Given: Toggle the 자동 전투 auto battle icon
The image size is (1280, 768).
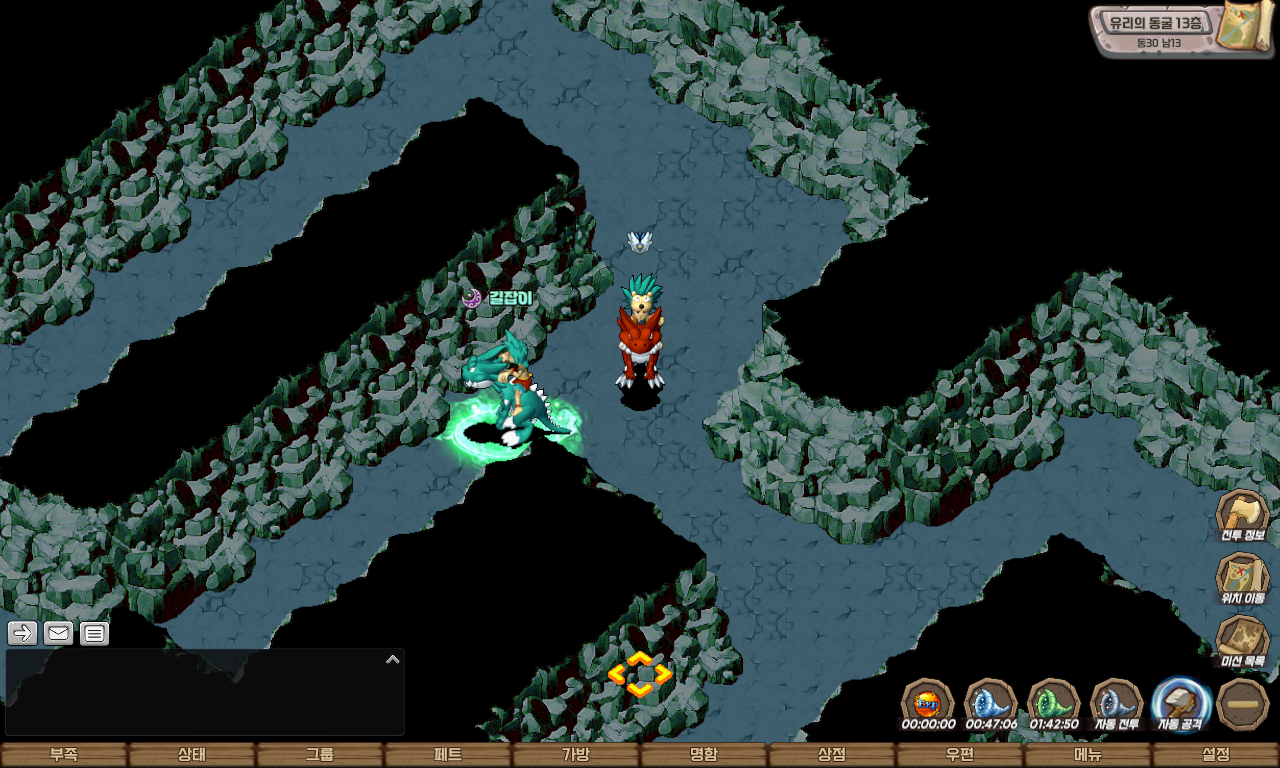Looking at the screenshot, I should [1117, 703].
